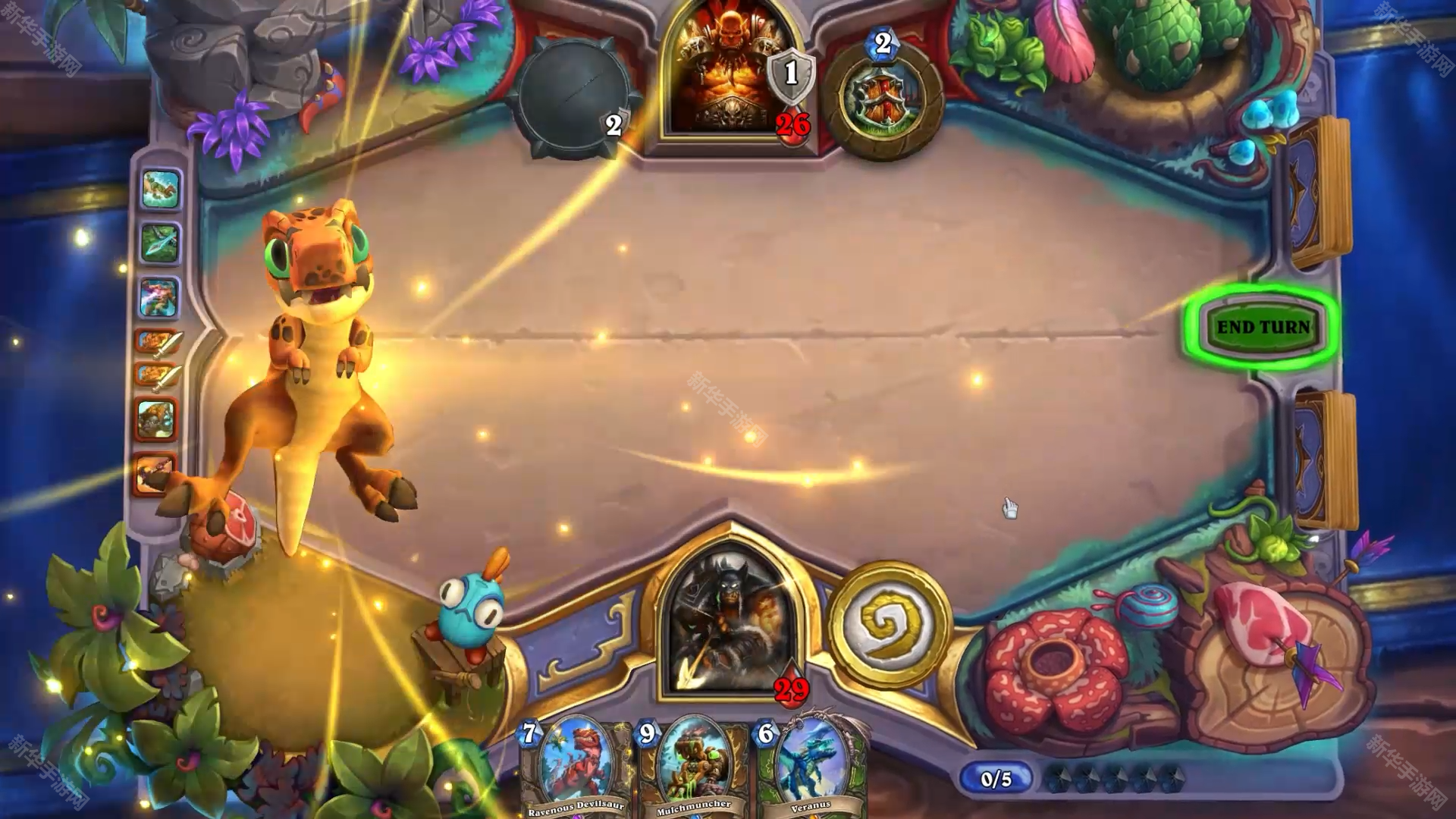View the topmost history tile

(x=160, y=190)
